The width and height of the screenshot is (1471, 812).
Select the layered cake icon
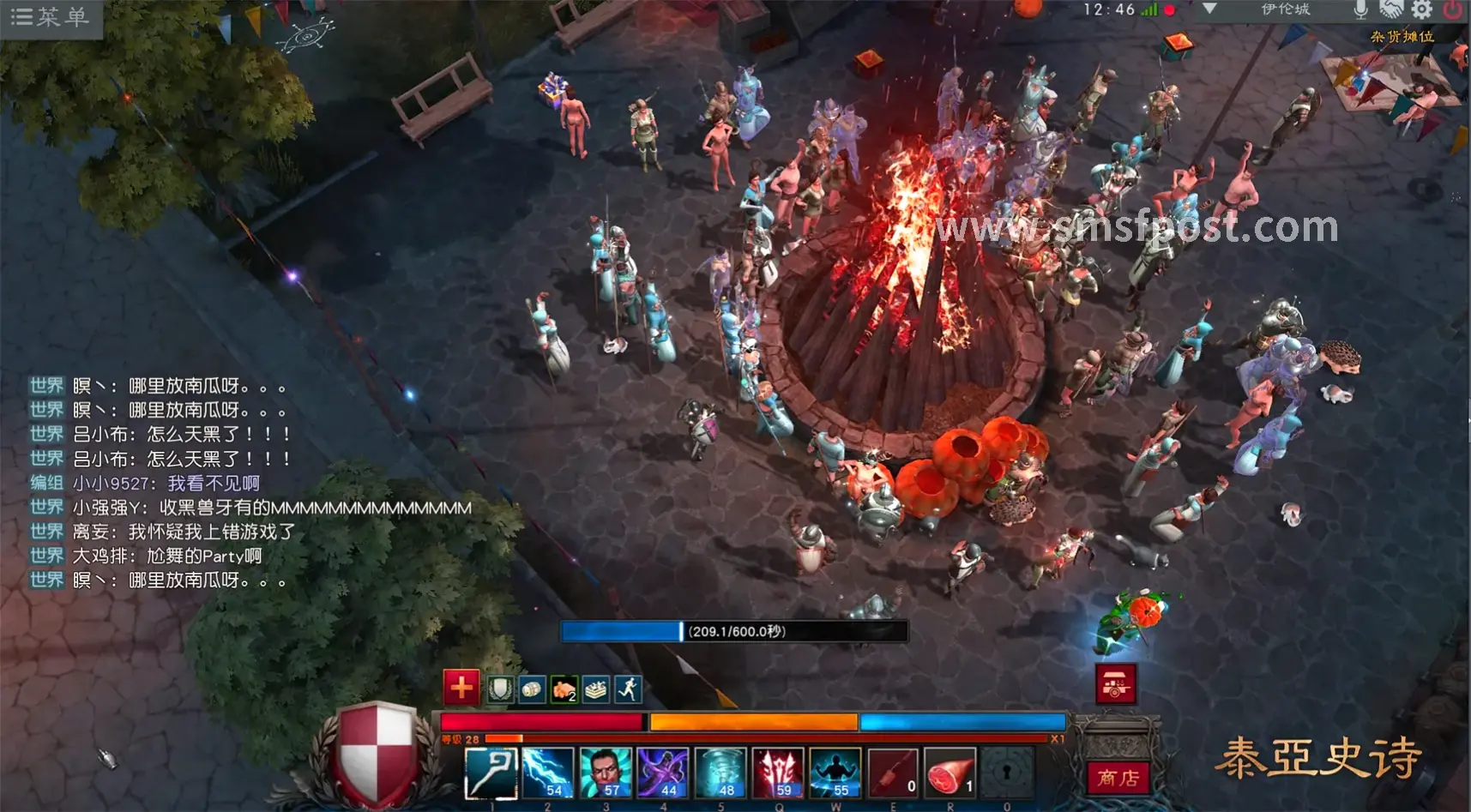pyautogui.click(x=595, y=689)
